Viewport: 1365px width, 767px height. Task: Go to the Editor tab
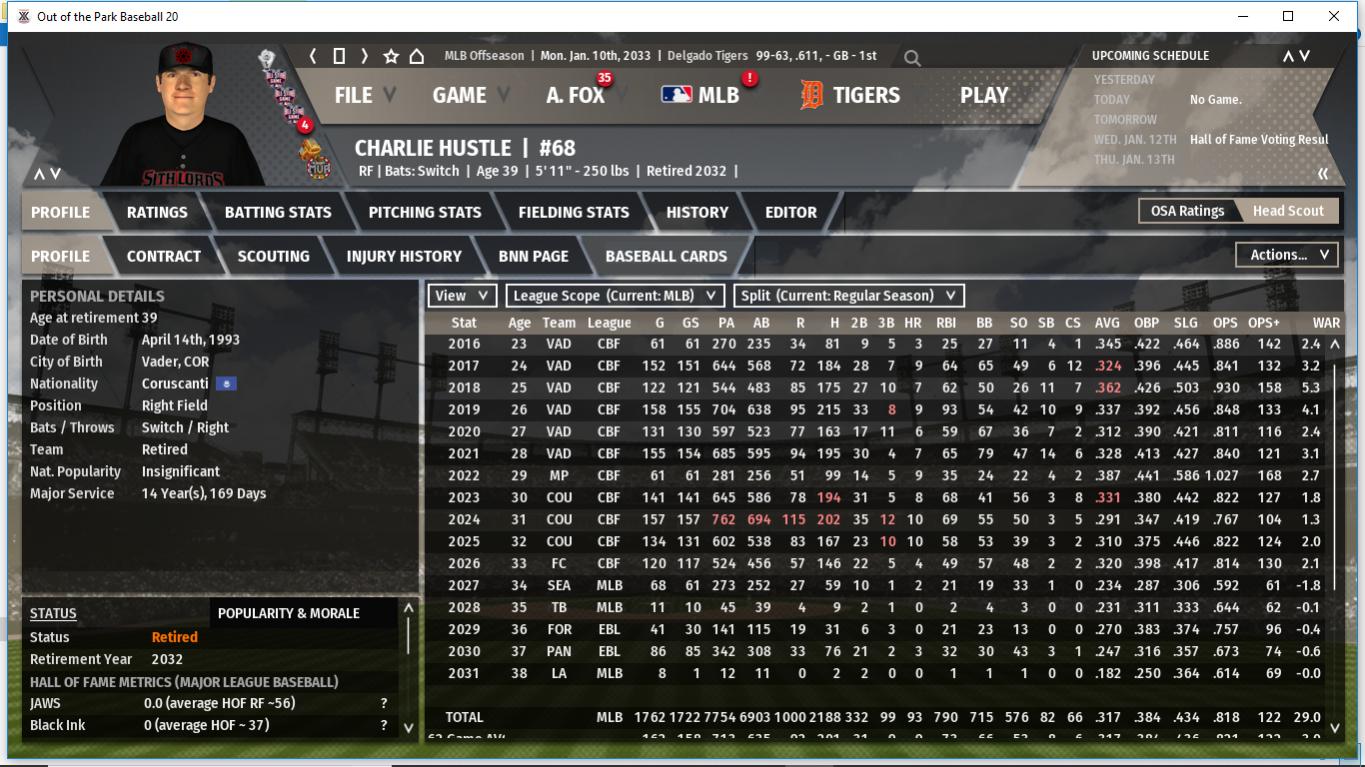[x=791, y=212]
